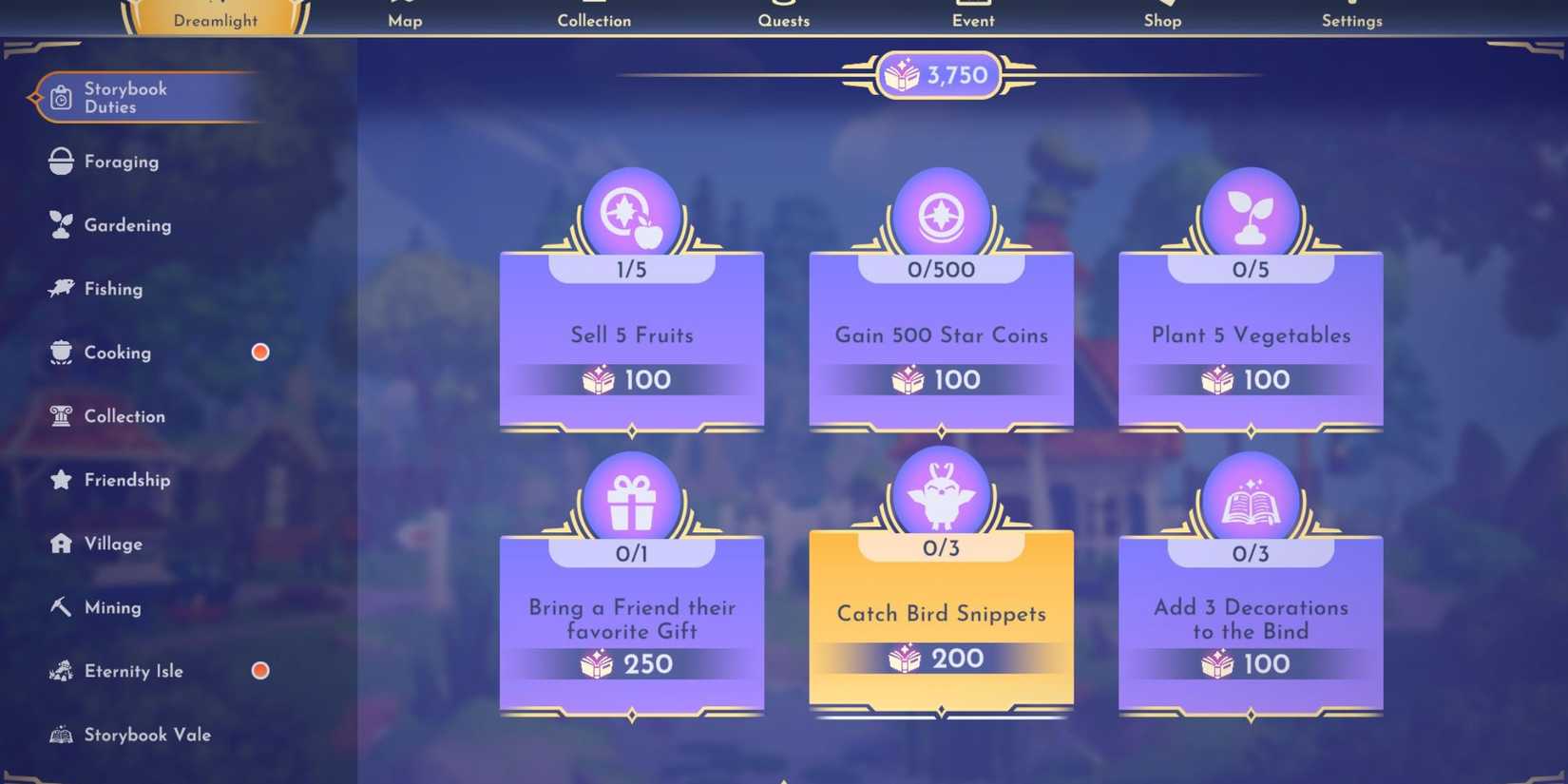Viewport: 1568px width, 784px height.
Task: Select the Foraging basket icon in sidebar
Action: point(61,161)
